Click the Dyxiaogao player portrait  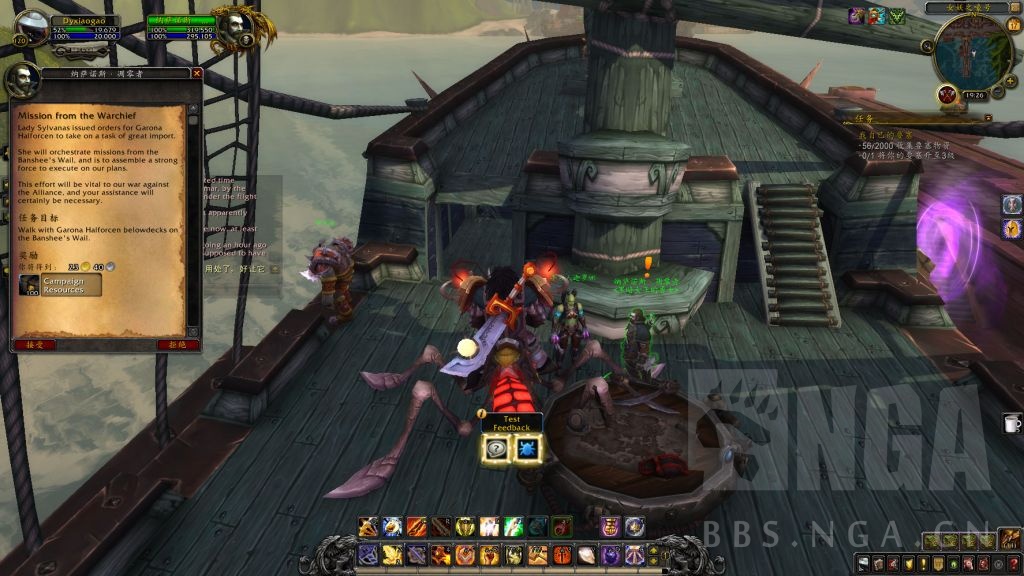click(32, 27)
